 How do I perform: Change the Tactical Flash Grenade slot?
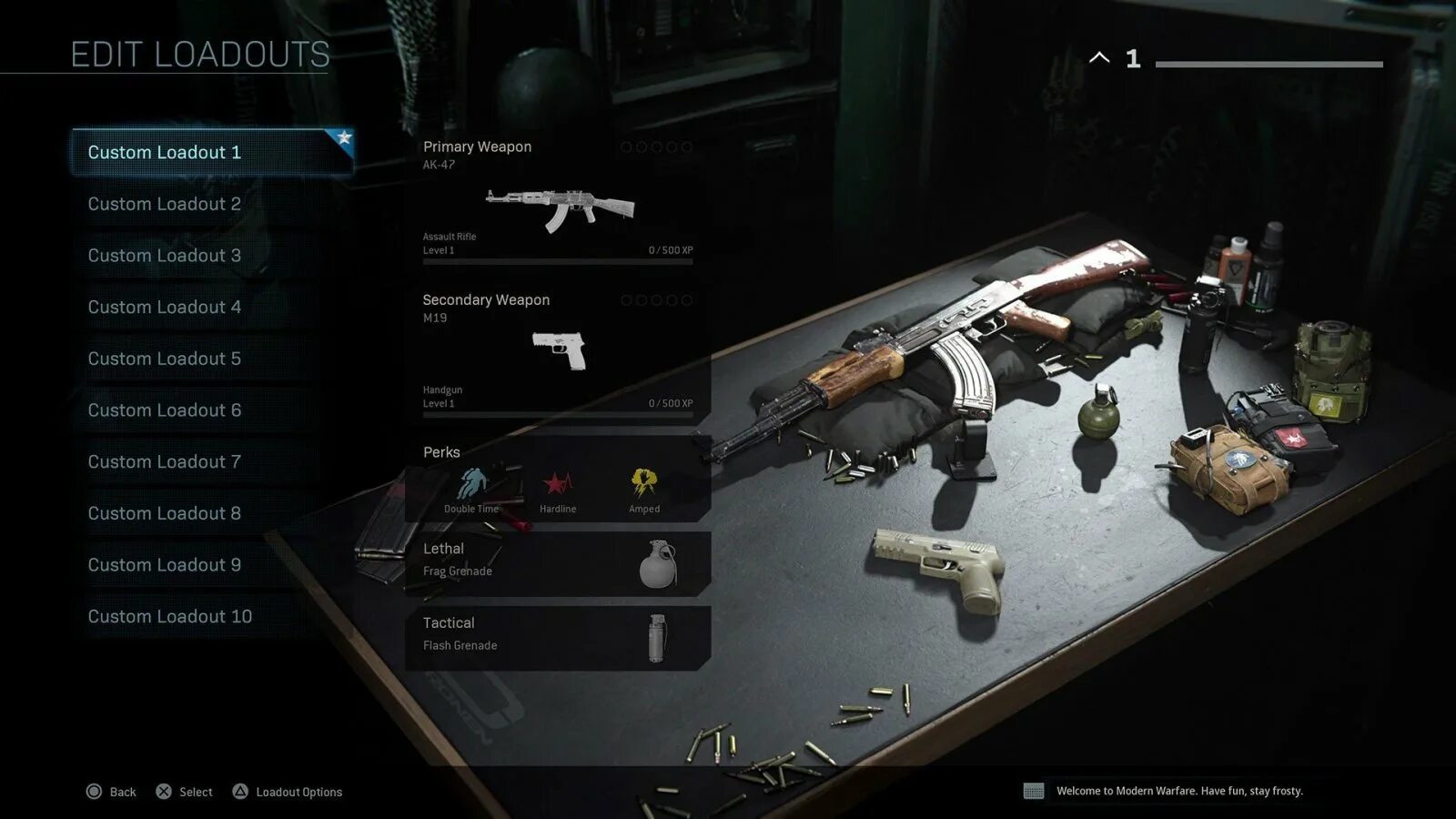coord(558,637)
